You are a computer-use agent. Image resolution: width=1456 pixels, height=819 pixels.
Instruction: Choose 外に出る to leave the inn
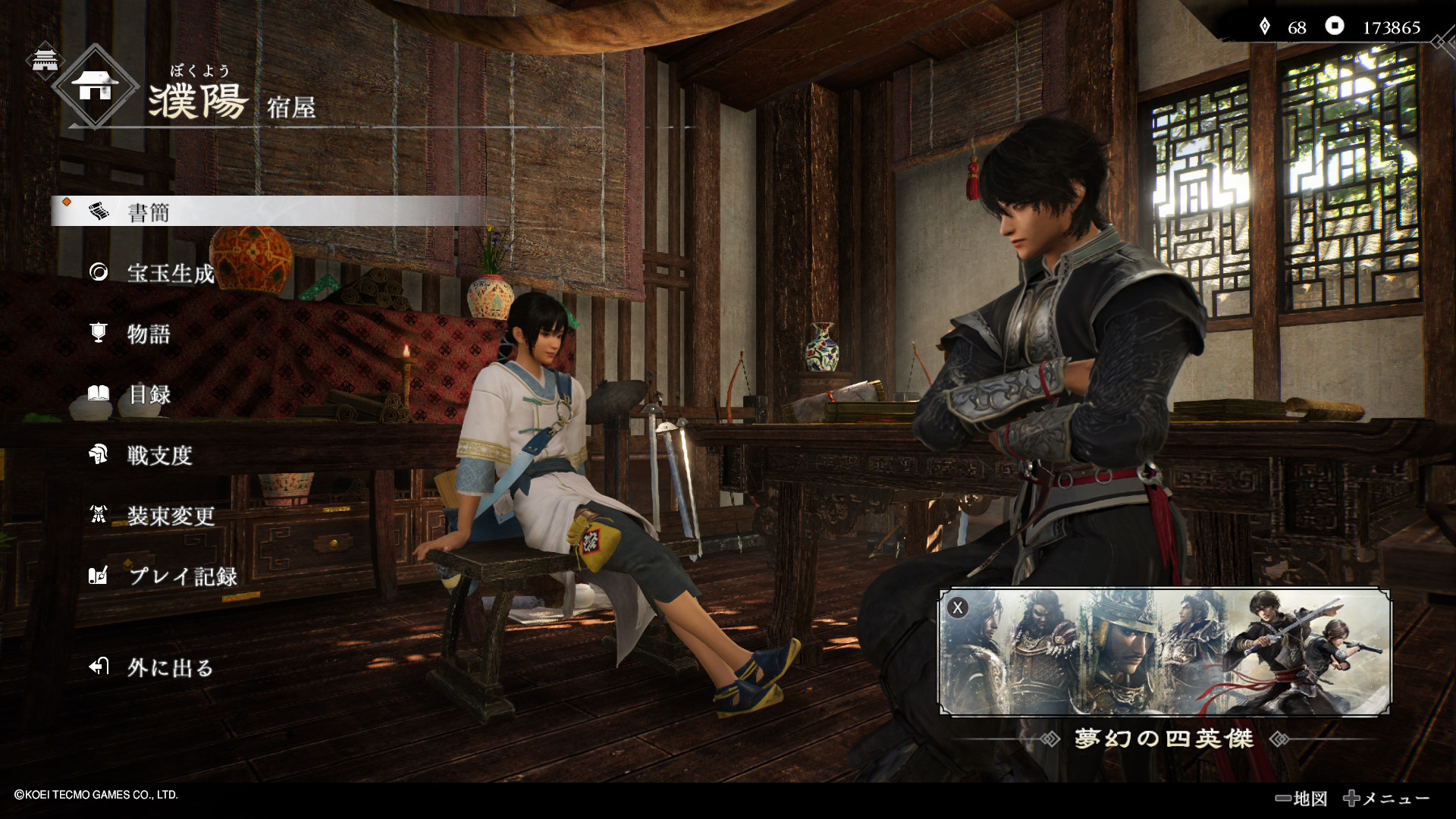coord(170,667)
